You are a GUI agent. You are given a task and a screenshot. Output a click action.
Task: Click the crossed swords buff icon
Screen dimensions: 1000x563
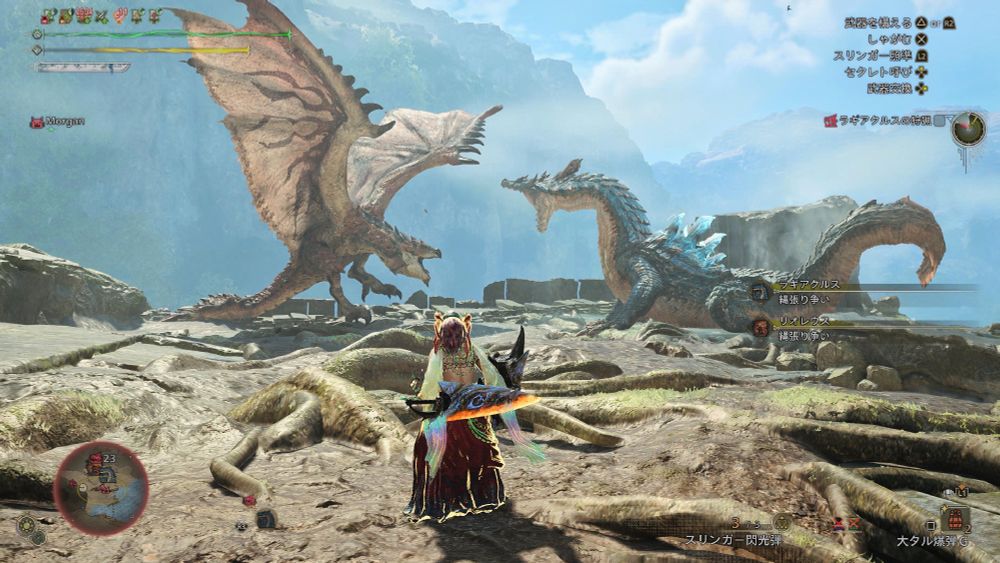[x=100, y=17]
